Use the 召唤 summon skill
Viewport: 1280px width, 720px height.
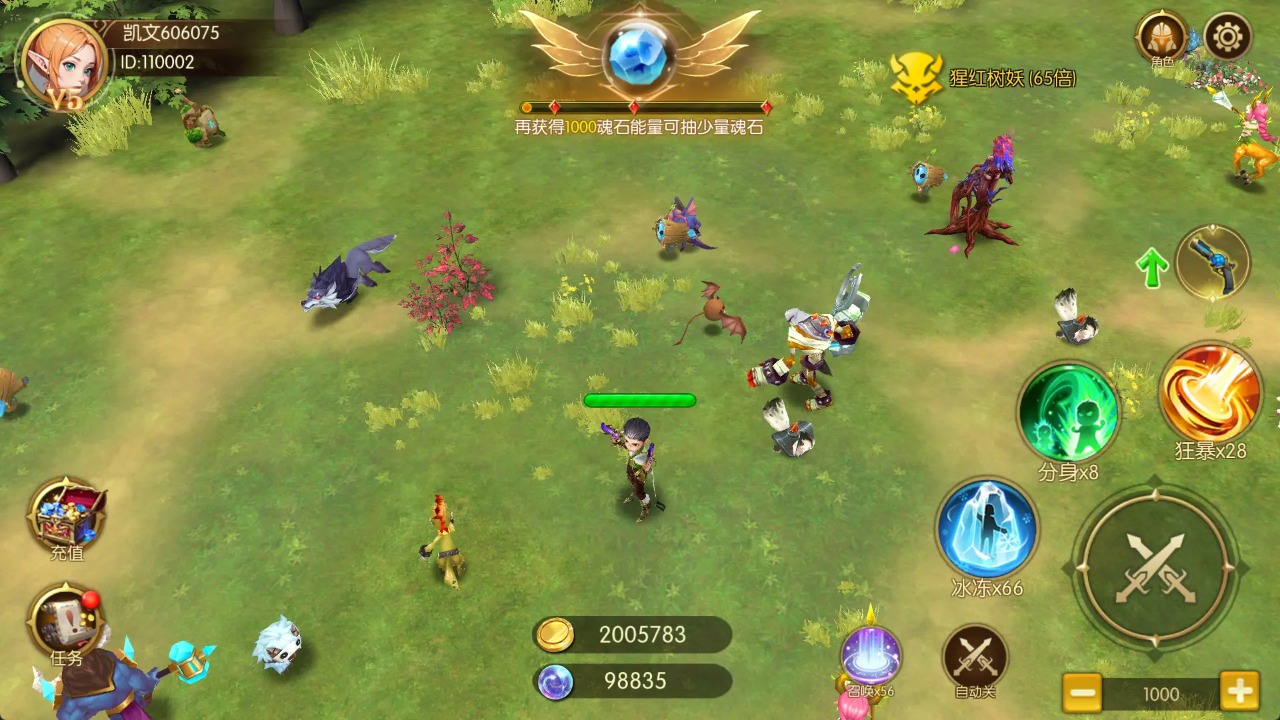pyautogui.click(x=870, y=655)
